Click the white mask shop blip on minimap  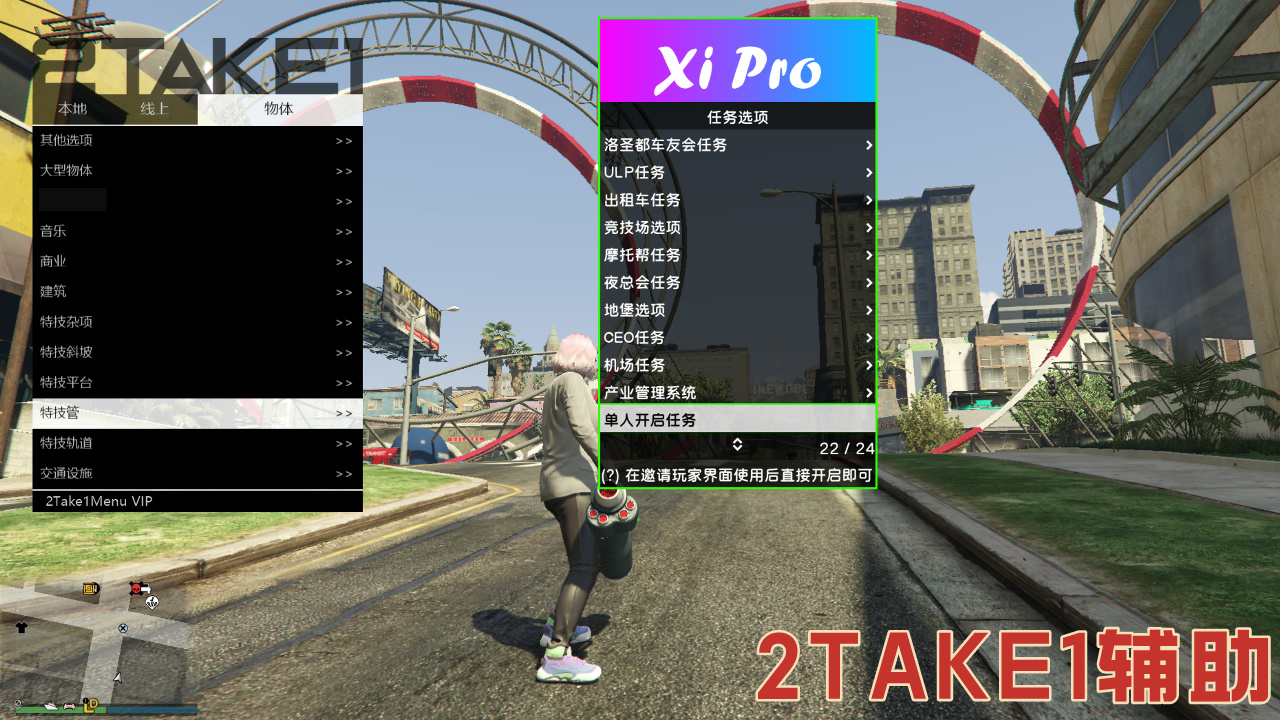153,602
